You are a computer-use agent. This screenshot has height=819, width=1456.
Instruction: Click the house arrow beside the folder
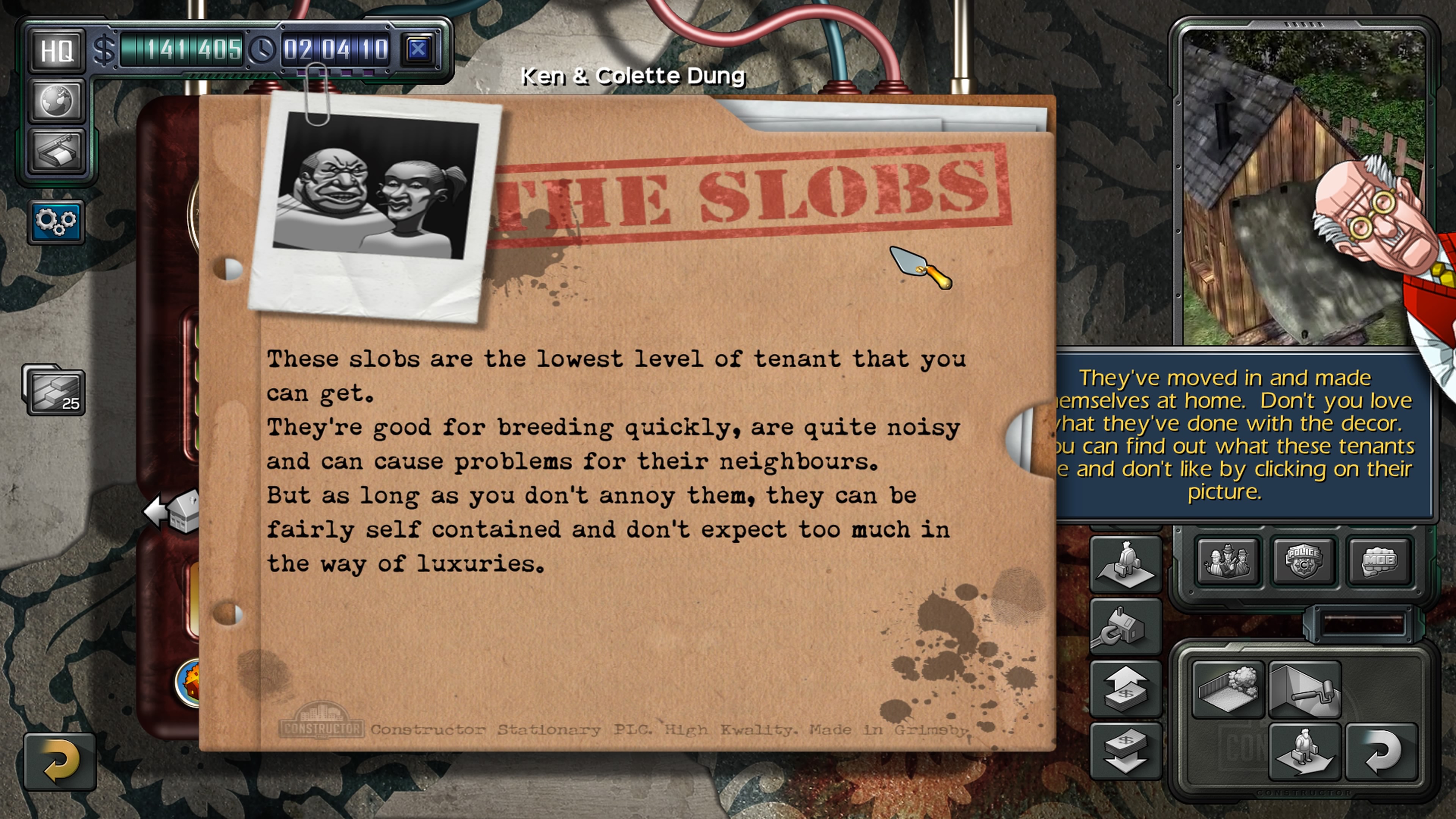173,511
